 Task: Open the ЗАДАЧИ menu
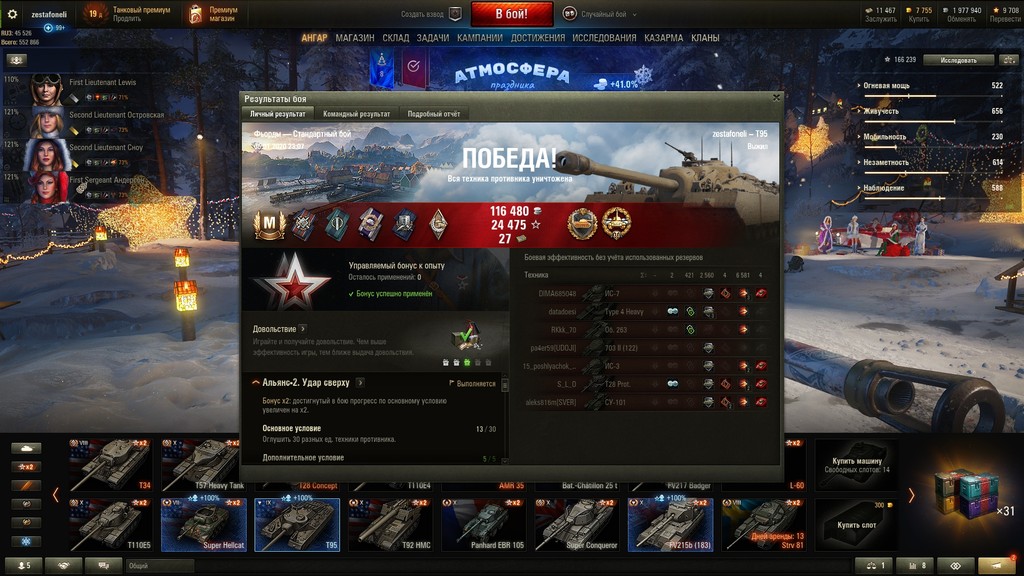[433, 38]
